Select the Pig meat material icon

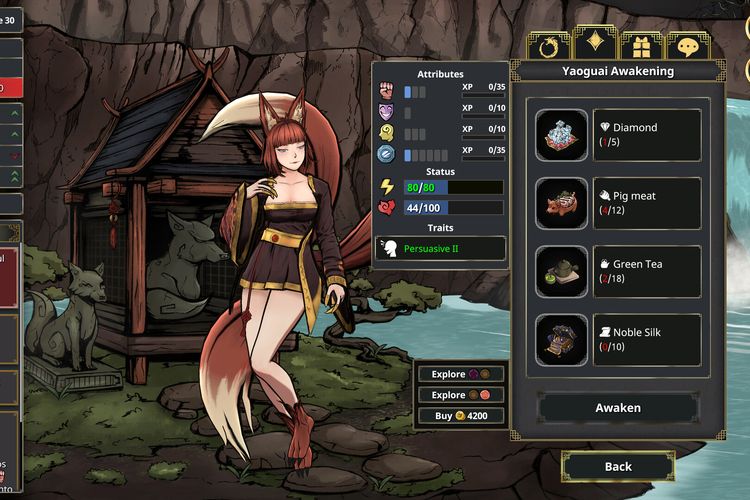(561, 203)
